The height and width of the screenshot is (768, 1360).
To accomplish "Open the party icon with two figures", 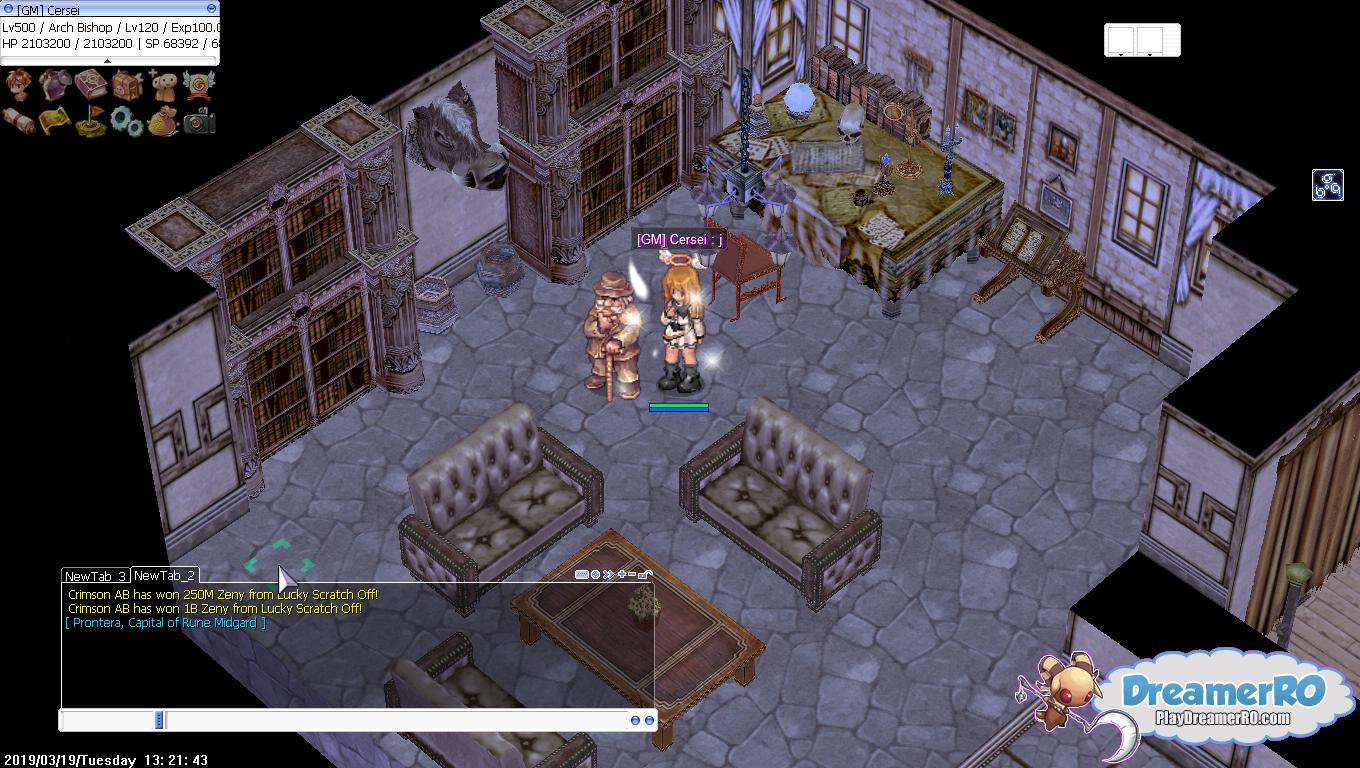I will tap(163, 85).
